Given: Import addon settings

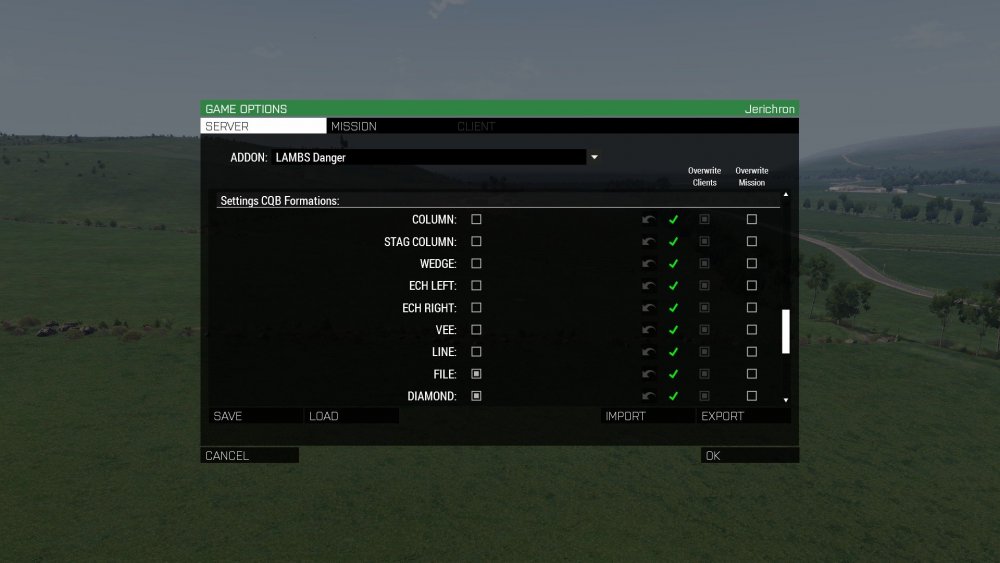Looking at the screenshot, I should pos(647,416).
